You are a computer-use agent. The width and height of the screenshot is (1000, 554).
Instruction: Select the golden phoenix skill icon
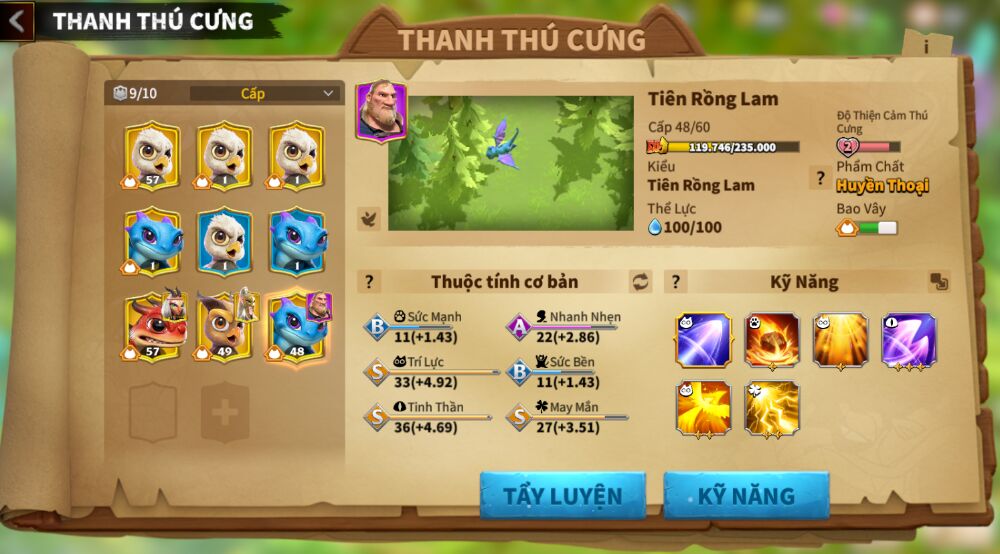(703, 408)
